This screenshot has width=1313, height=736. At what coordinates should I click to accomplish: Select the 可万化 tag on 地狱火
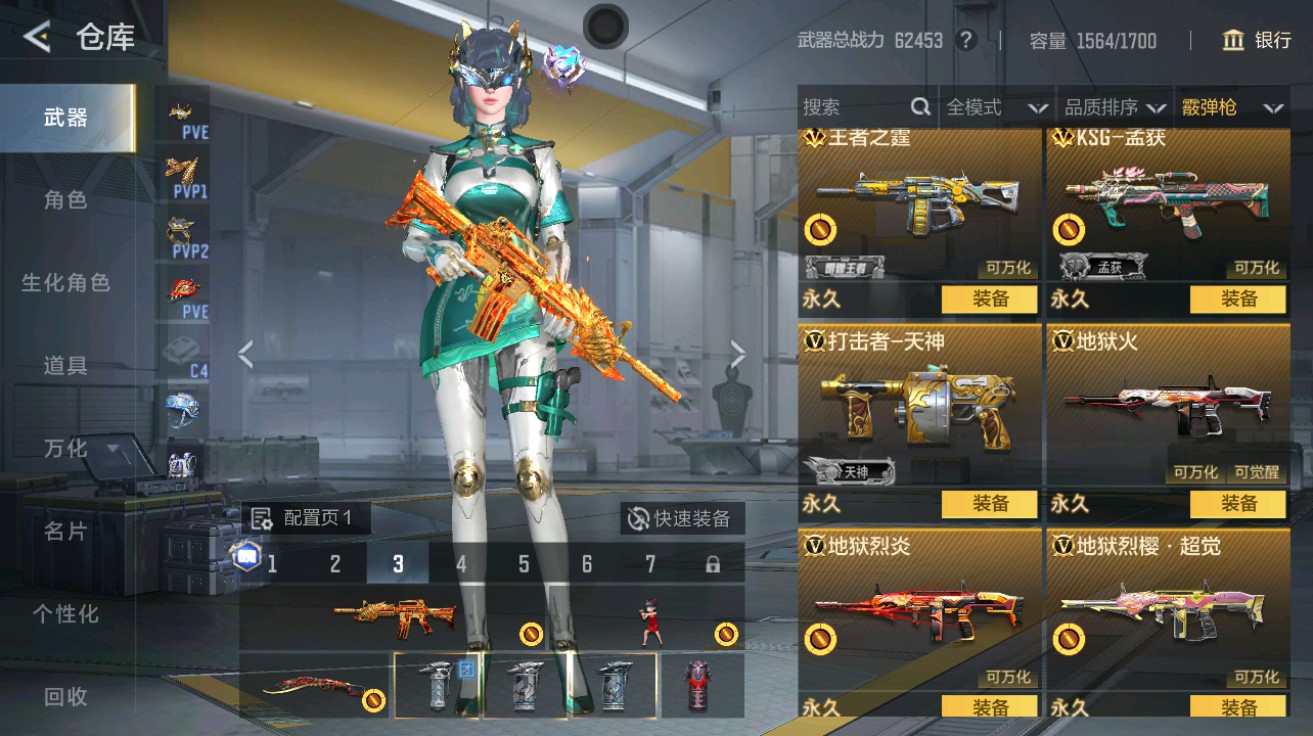click(1196, 473)
